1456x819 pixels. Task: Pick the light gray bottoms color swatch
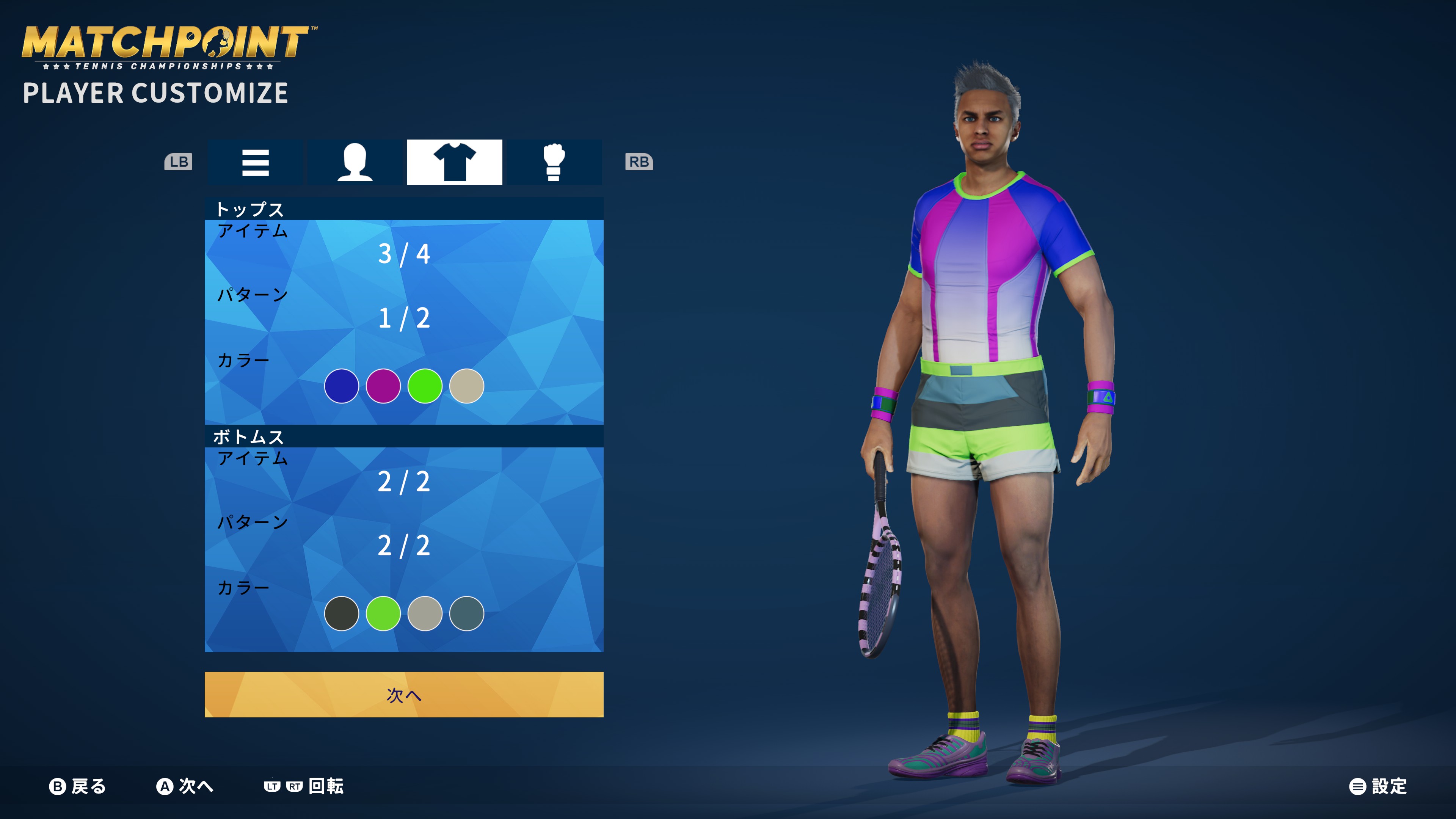point(425,613)
